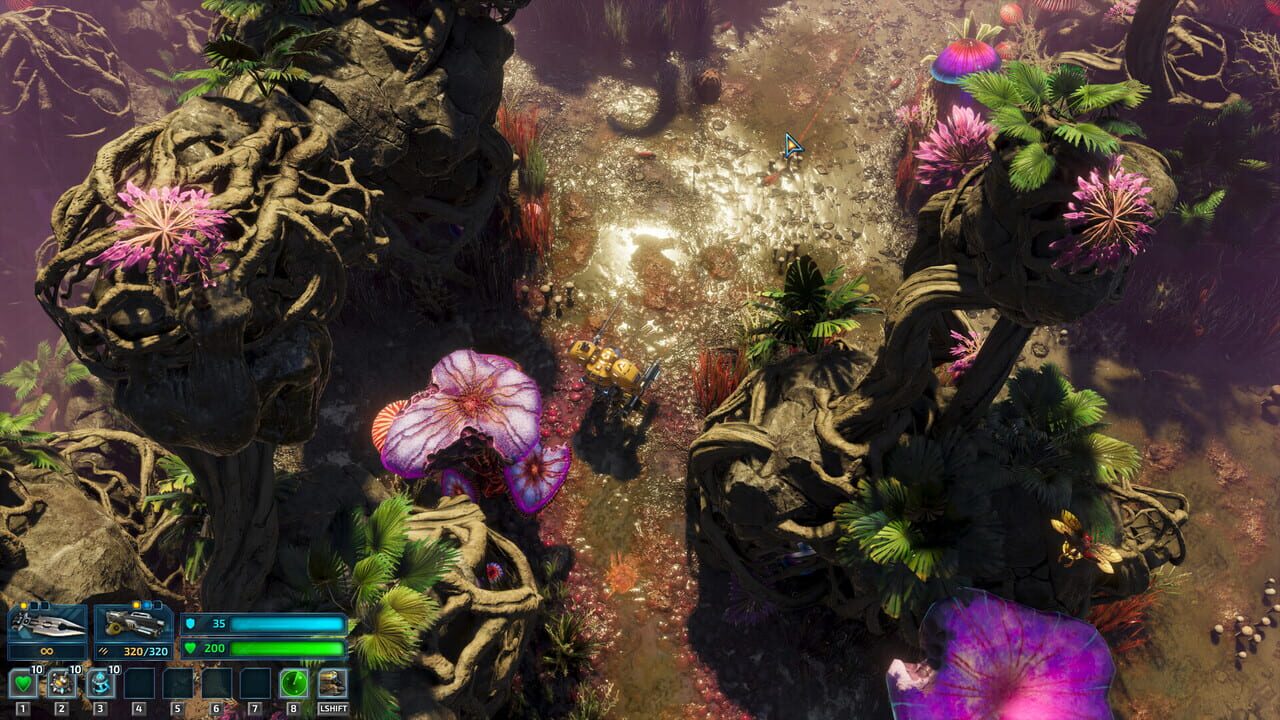Toggle the yellow mod indicator above the melee weapon
The height and width of the screenshot is (720, 1280).
(24, 604)
